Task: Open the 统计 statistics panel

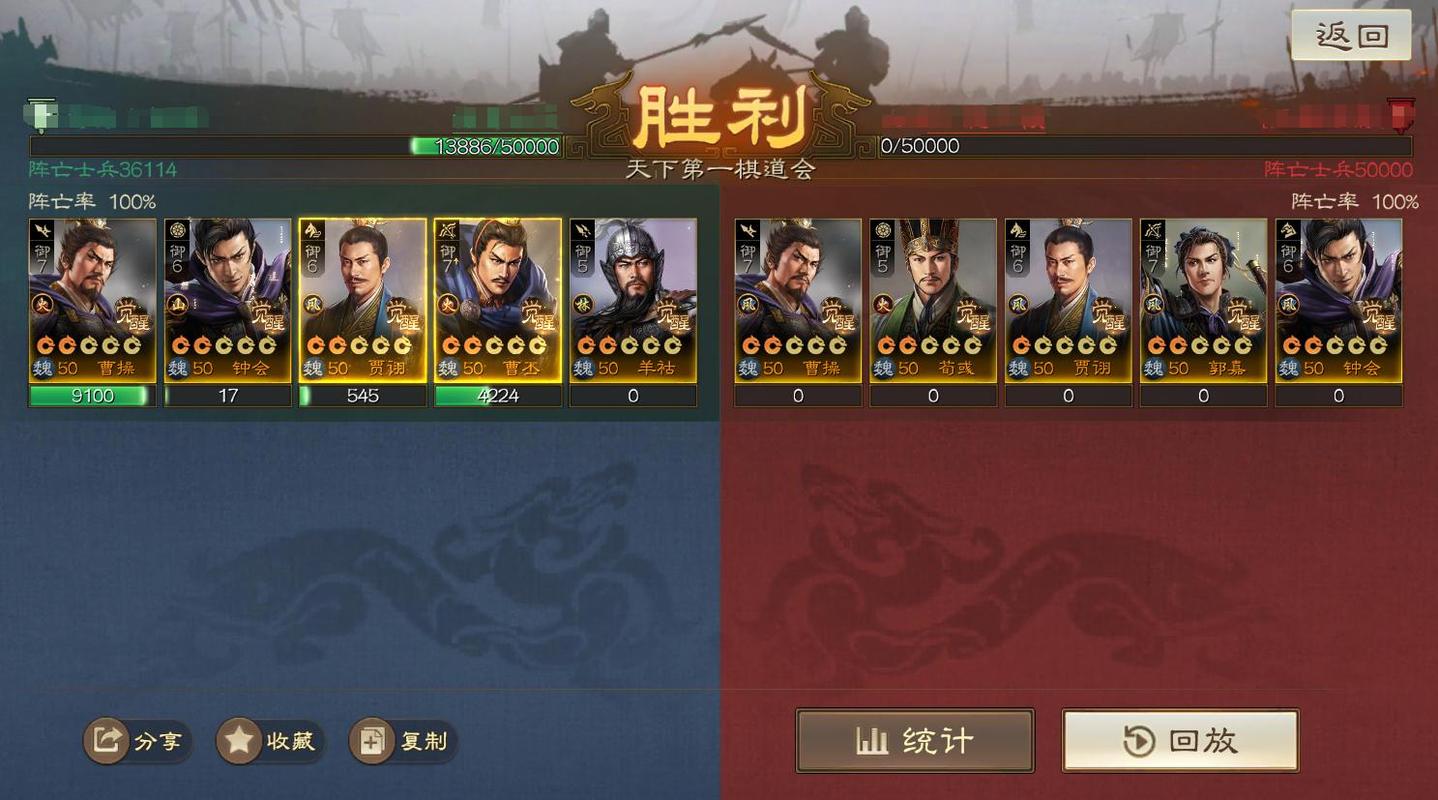Action: point(915,740)
